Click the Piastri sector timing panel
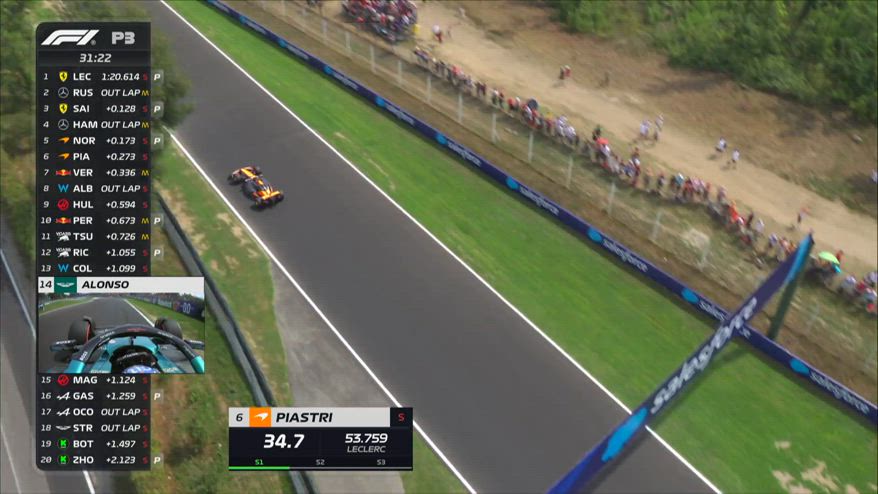This screenshot has width=878, height=494. click(x=320, y=438)
